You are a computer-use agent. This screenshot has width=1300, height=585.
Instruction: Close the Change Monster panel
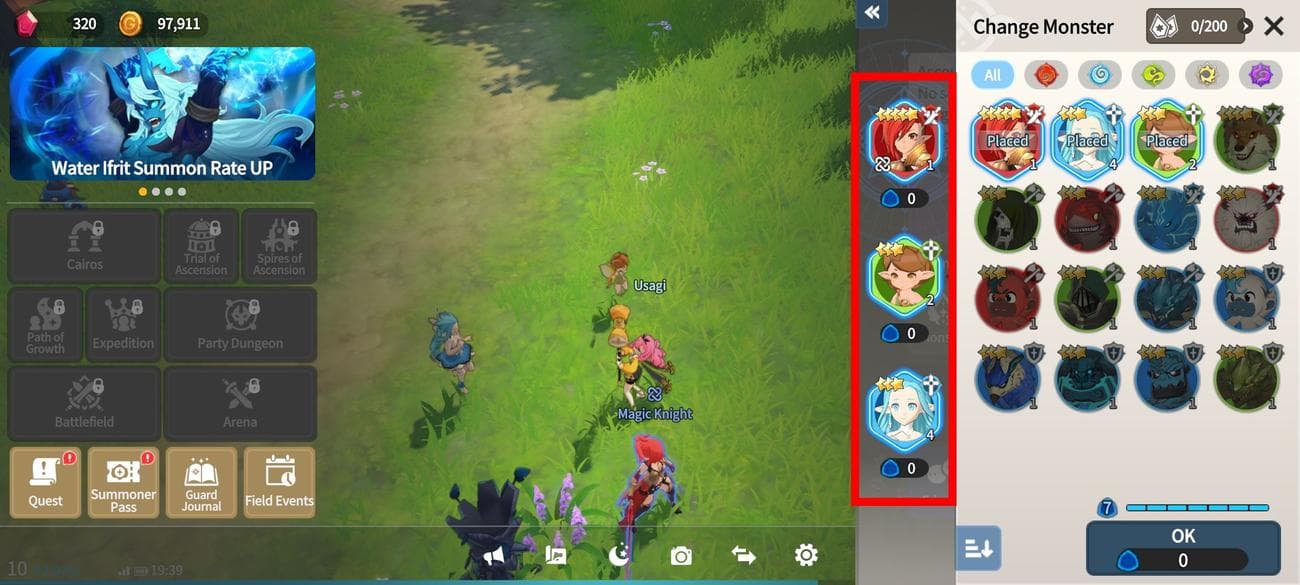click(x=1273, y=26)
